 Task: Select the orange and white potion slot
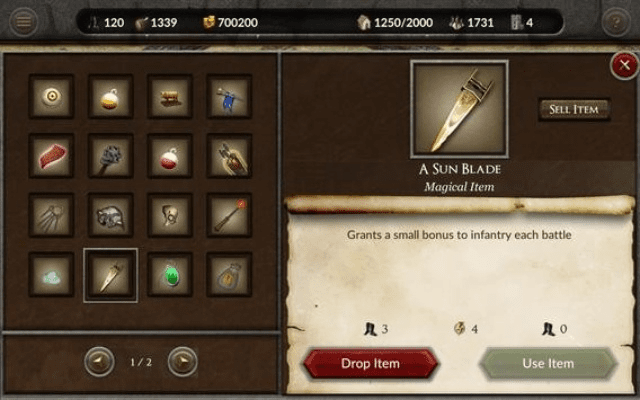(x=110, y=96)
